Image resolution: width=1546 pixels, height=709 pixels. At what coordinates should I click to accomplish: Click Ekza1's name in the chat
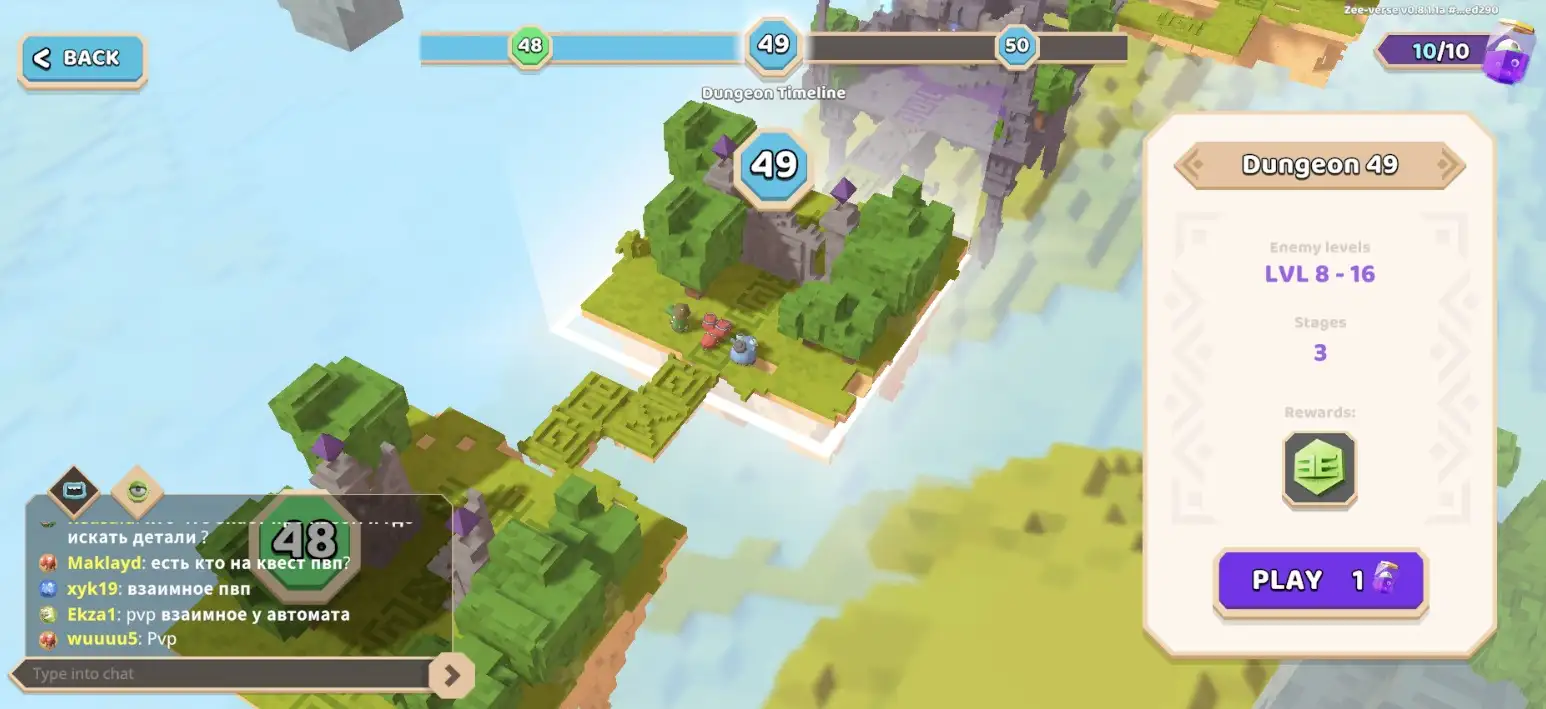click(x=94, y=614)
